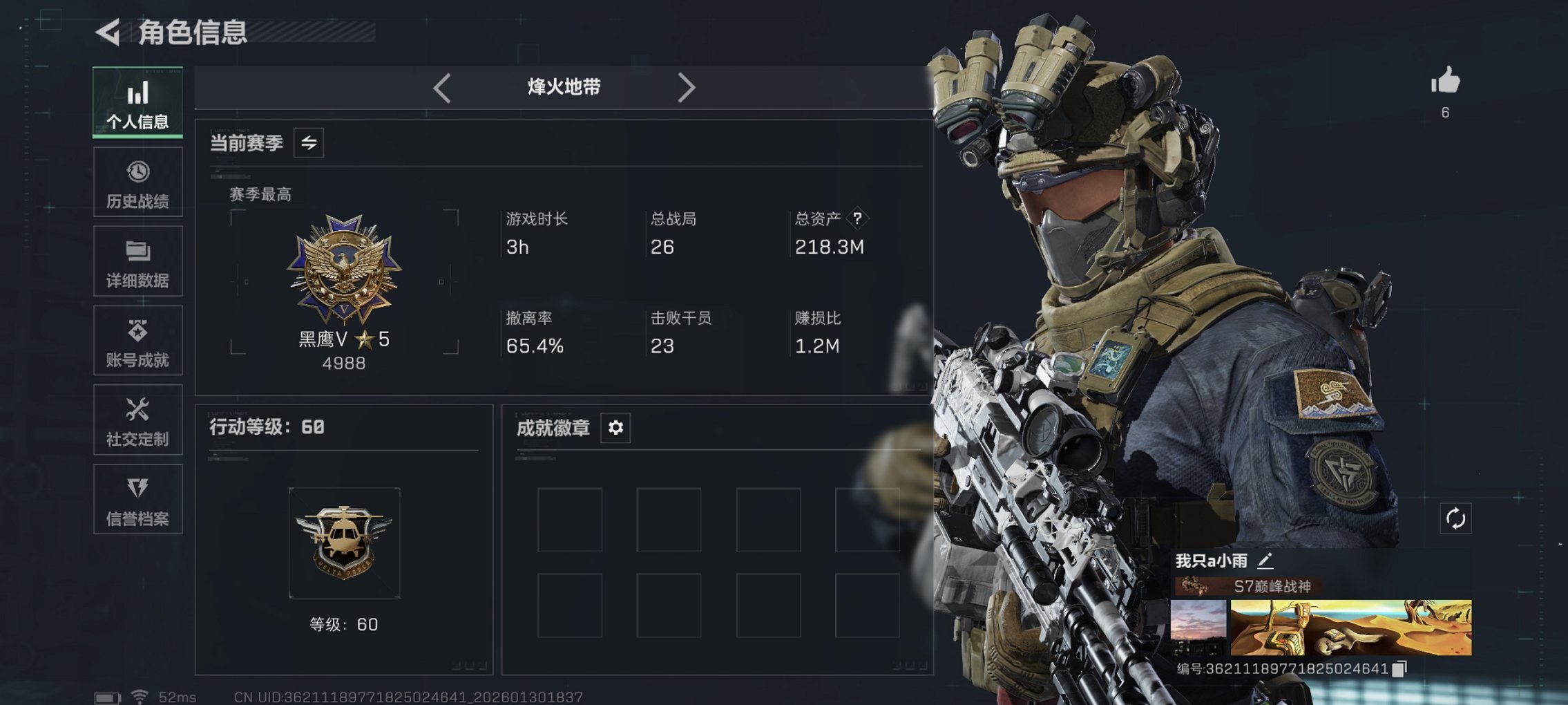Toggle the 当前赛季 switch icon

(309, 144)
